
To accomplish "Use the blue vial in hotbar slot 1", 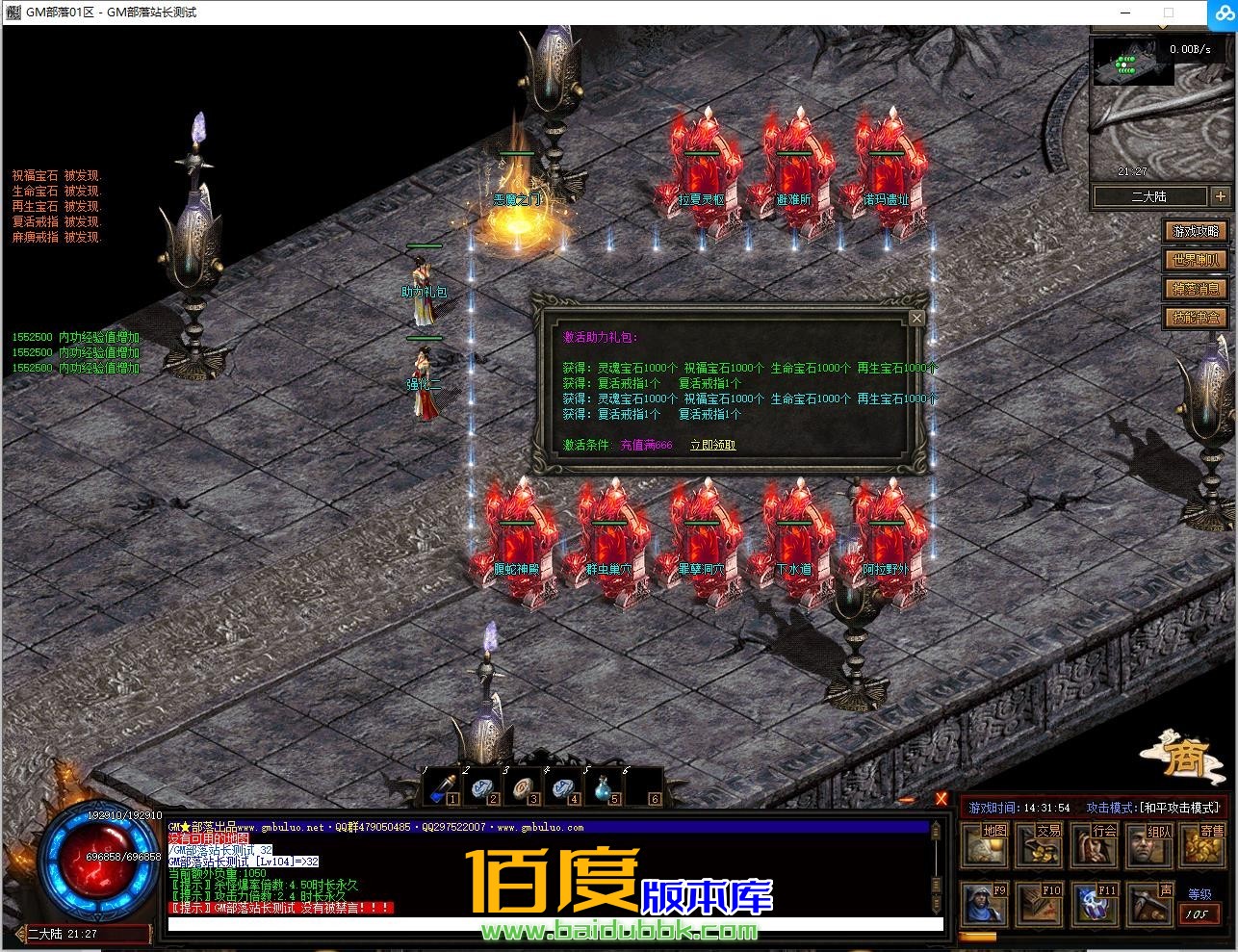I will 444,787.
